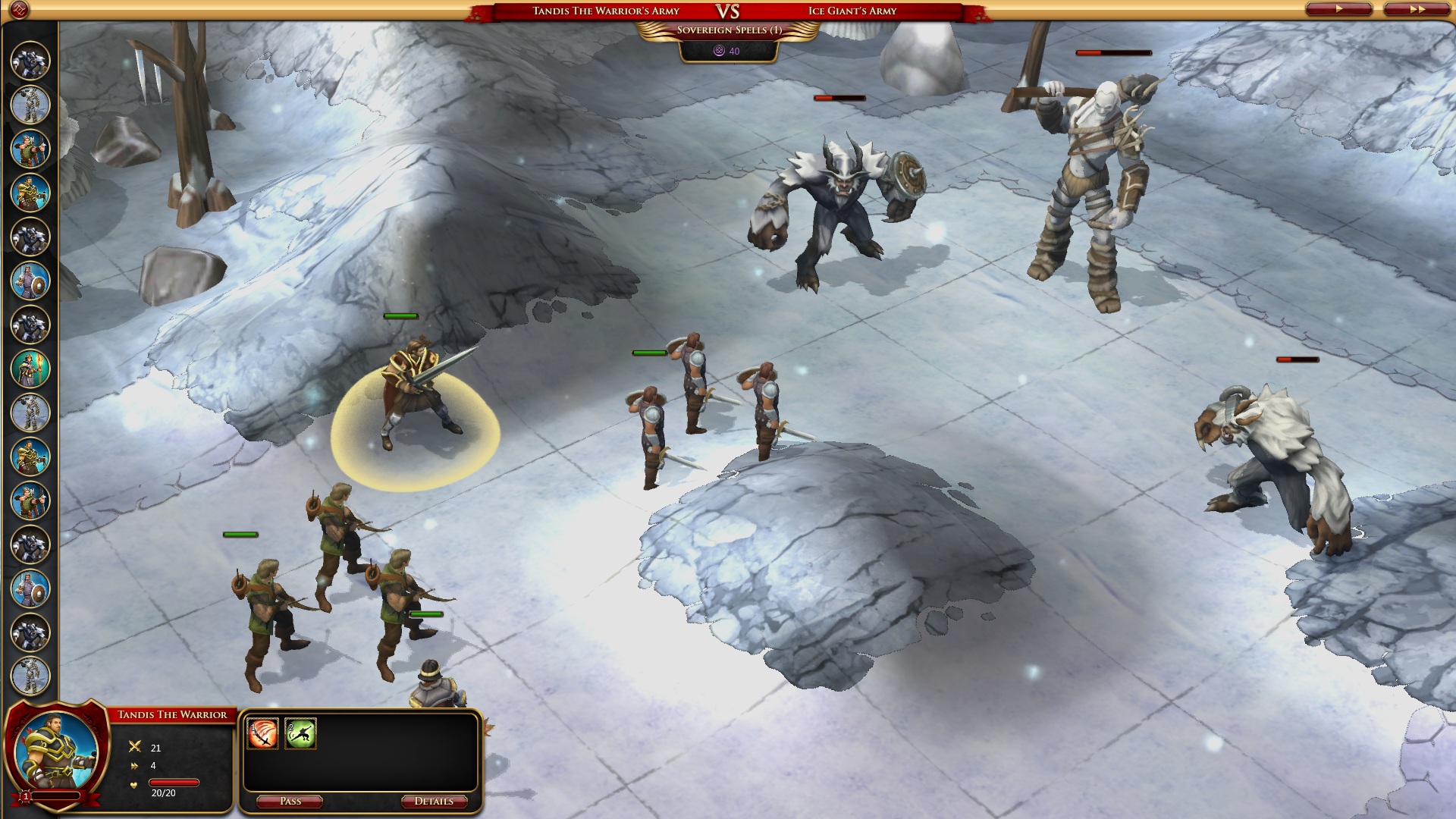Use the green leaping figure ability
Image resolution: width=1456 pixels, height=819 pixels.
[300, 734]
